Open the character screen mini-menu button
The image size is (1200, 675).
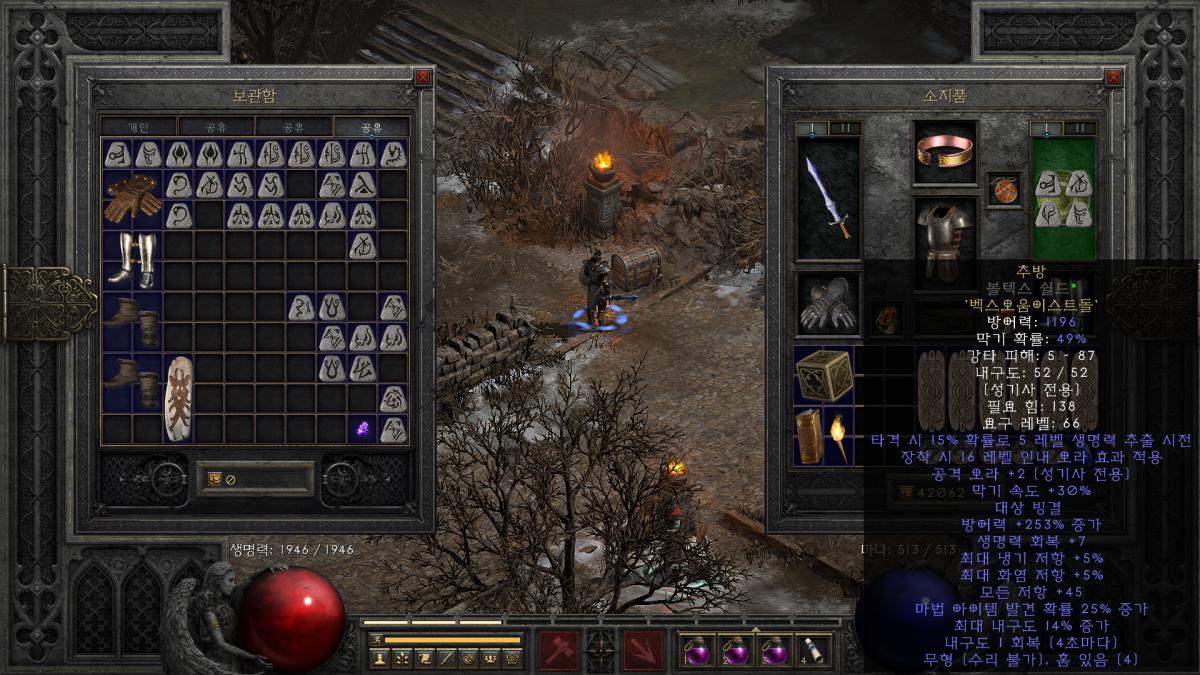[x=379, y=657]
